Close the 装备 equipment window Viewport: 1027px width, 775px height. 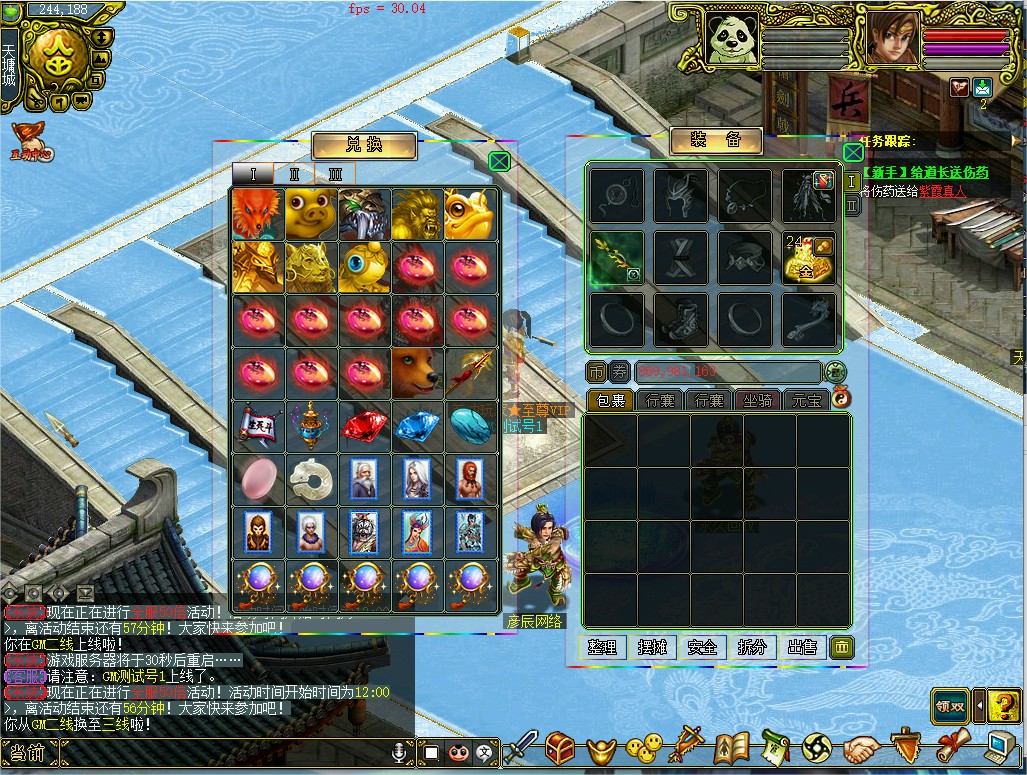pos(852,152)
